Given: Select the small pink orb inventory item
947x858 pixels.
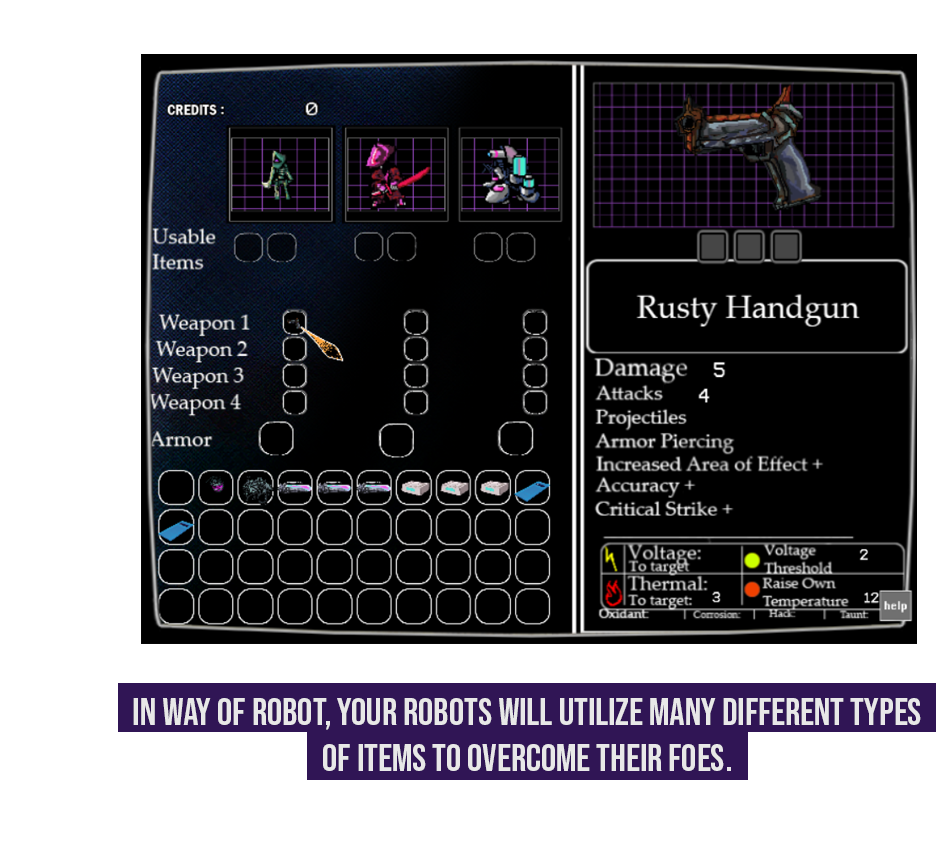Looking at the screenshot, I should (x=216, y=488).
